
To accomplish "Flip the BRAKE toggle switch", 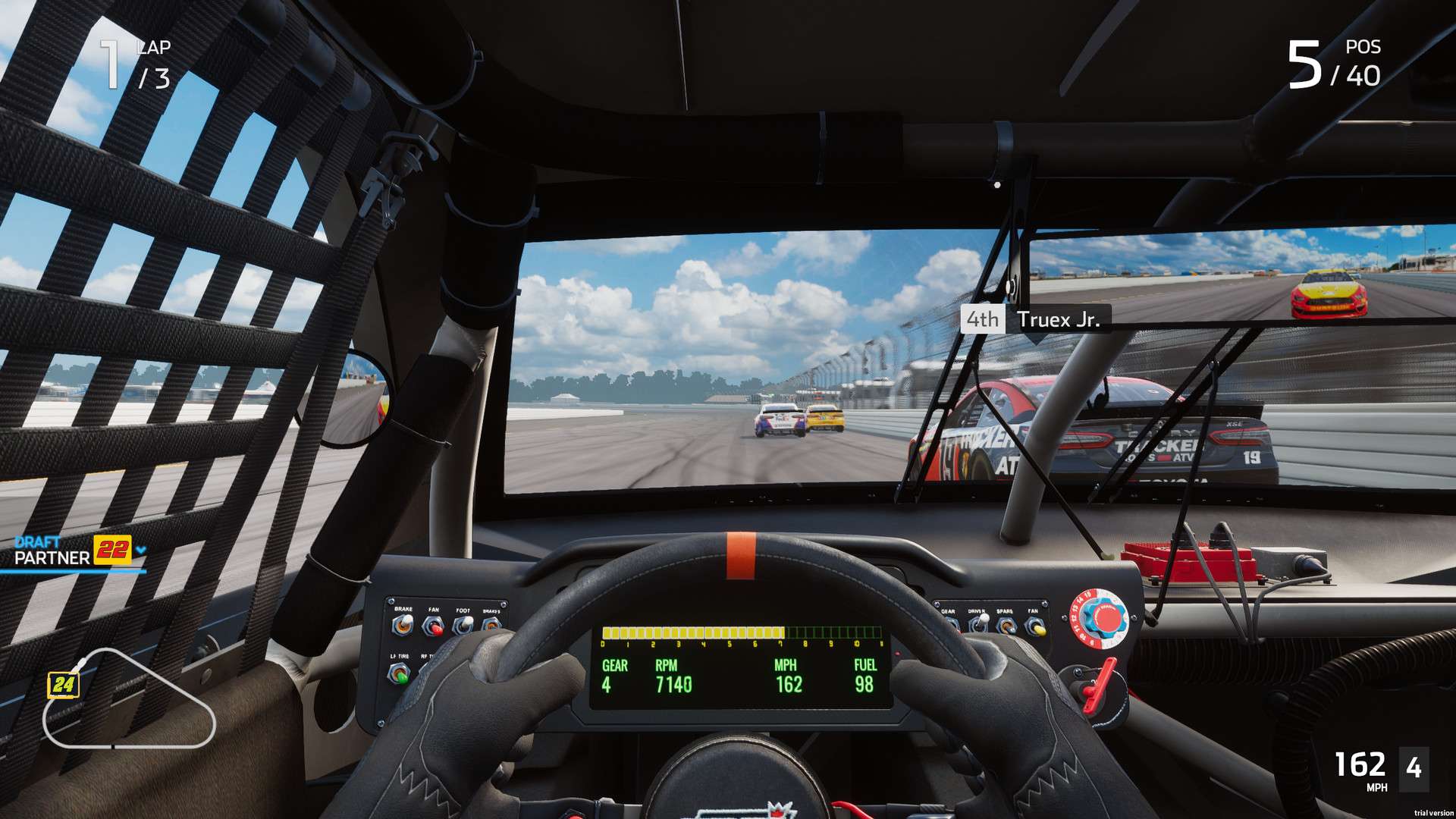I will [x=403, y=623].
